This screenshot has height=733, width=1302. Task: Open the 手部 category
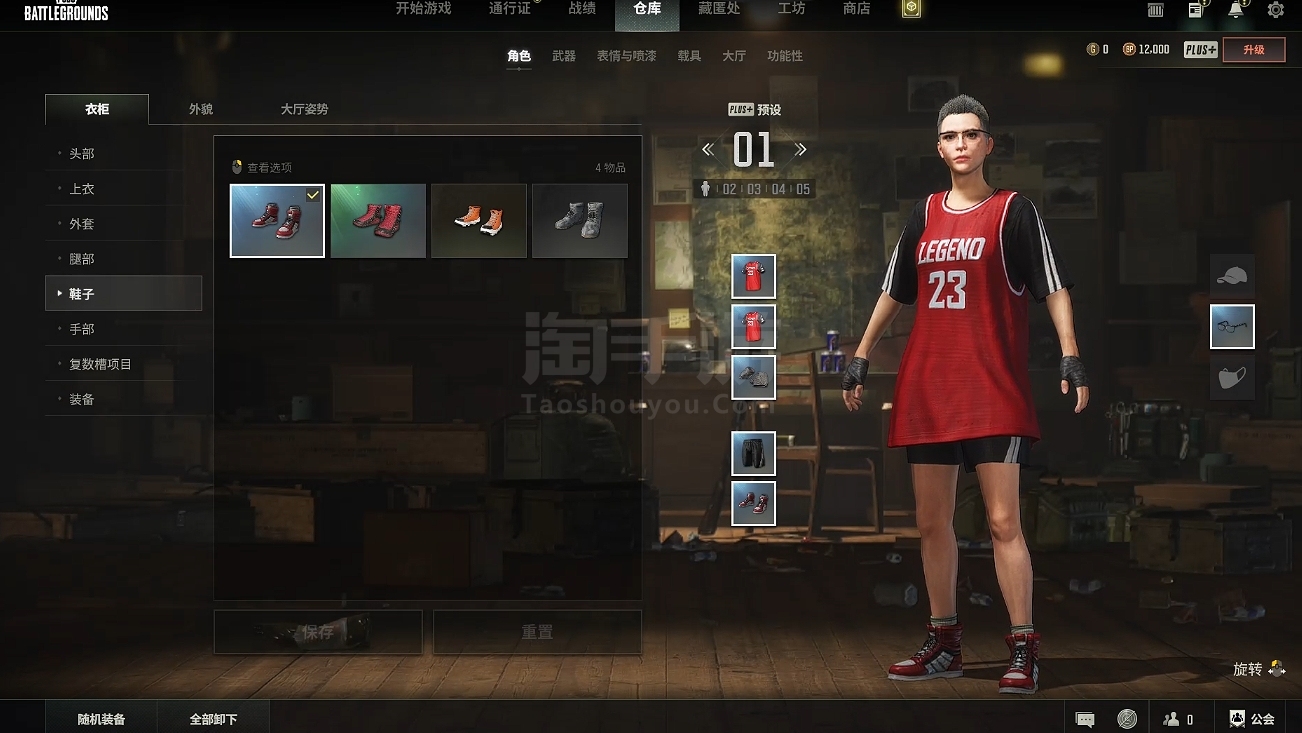(82, 329)
